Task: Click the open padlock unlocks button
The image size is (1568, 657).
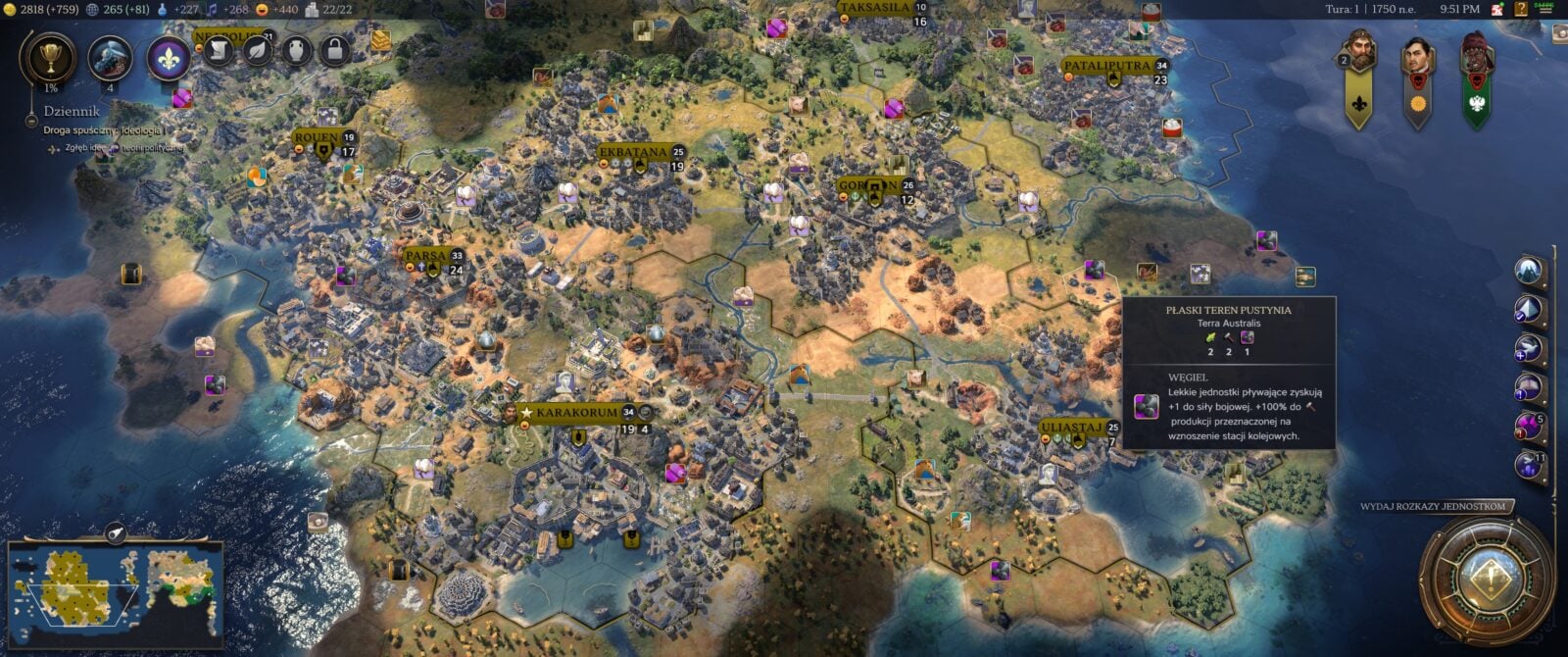Action: tap(335, 49)
